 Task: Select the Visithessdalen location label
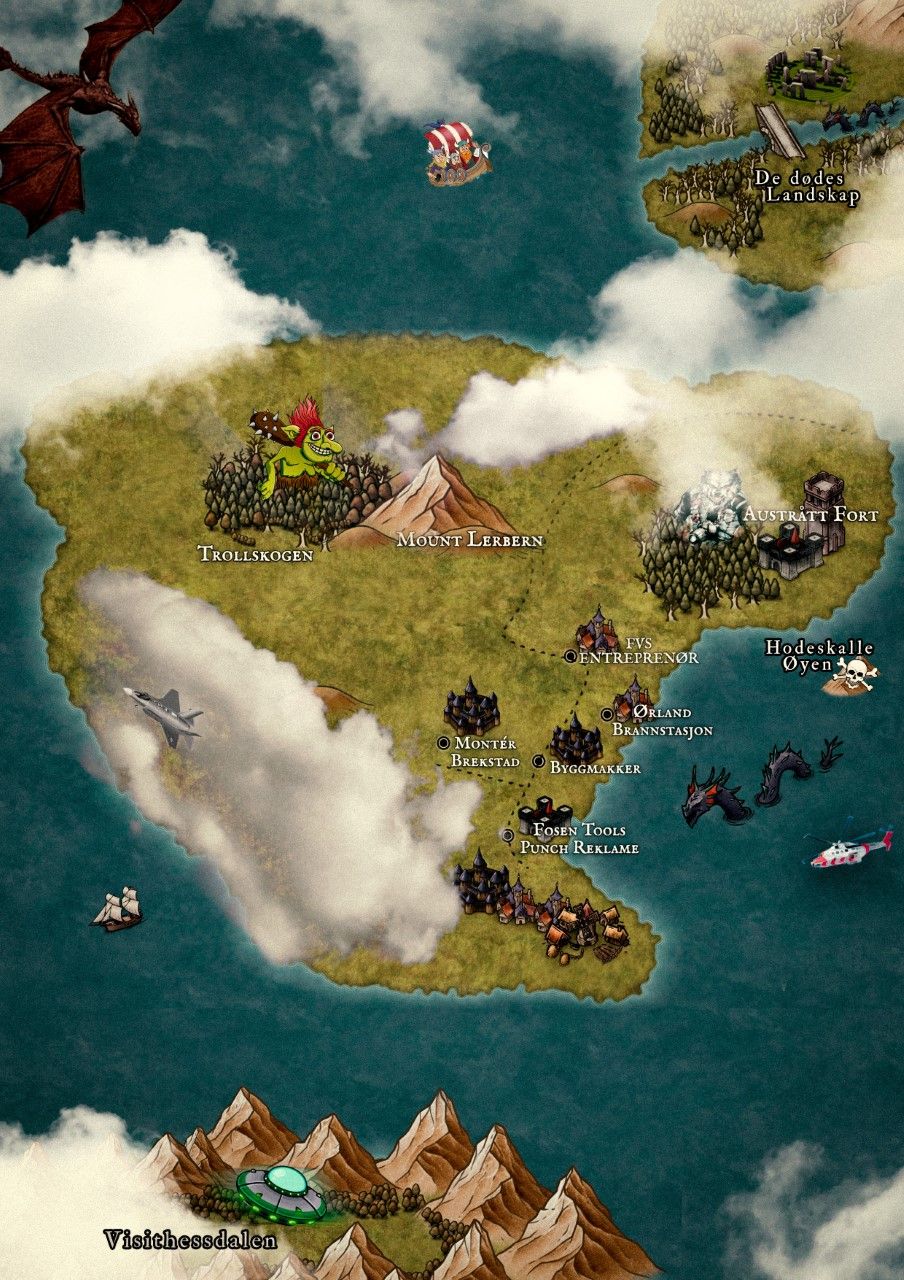pos(190,1241)
